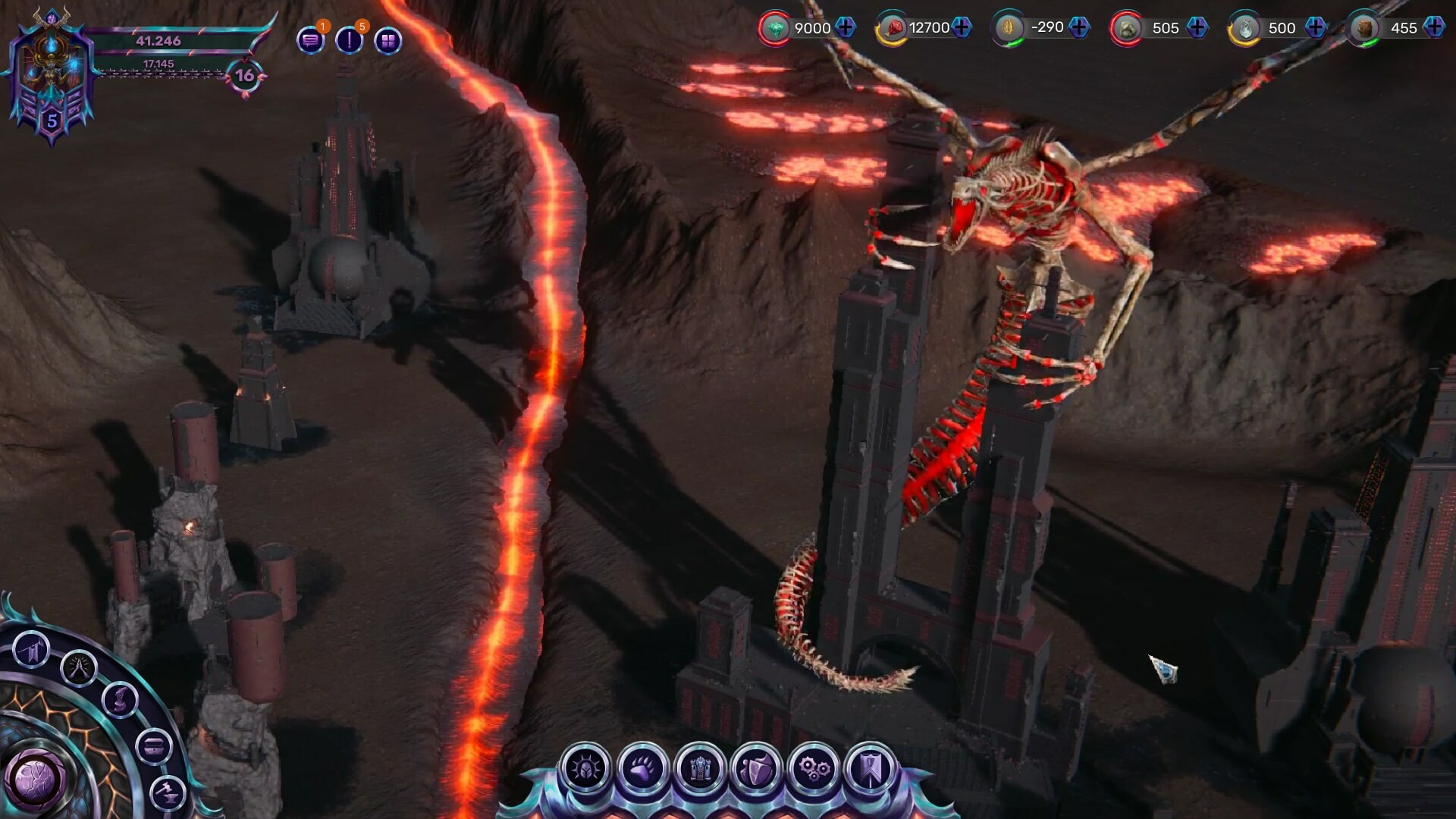Open the gears settings menu on the bottom bar
Image resolution: width=1456 pixels, height=819 pixels.
point(813,767)
